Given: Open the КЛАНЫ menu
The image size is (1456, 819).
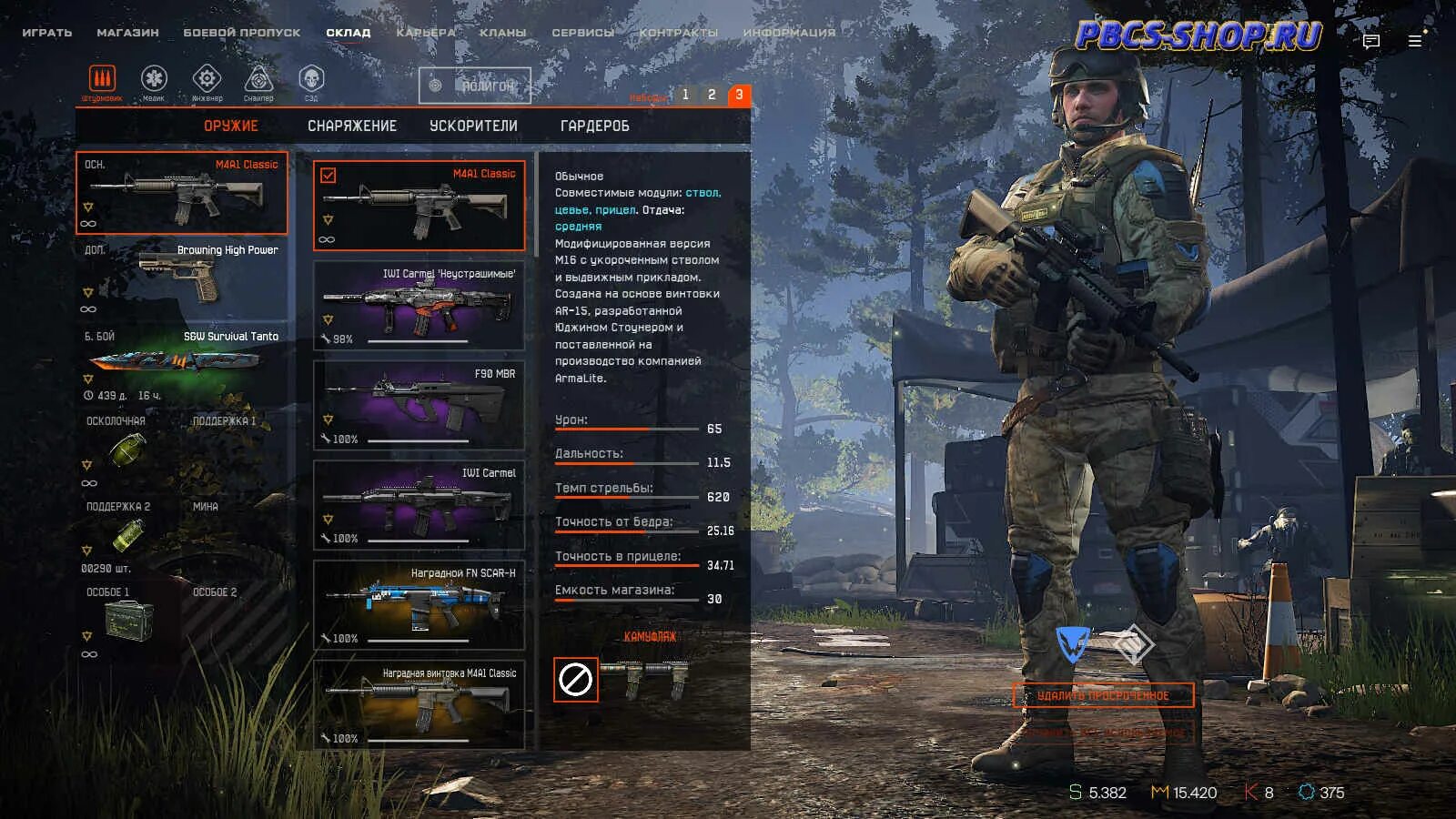Looking at the screenshot, I should pyautogui.click(x=502, y=33).
